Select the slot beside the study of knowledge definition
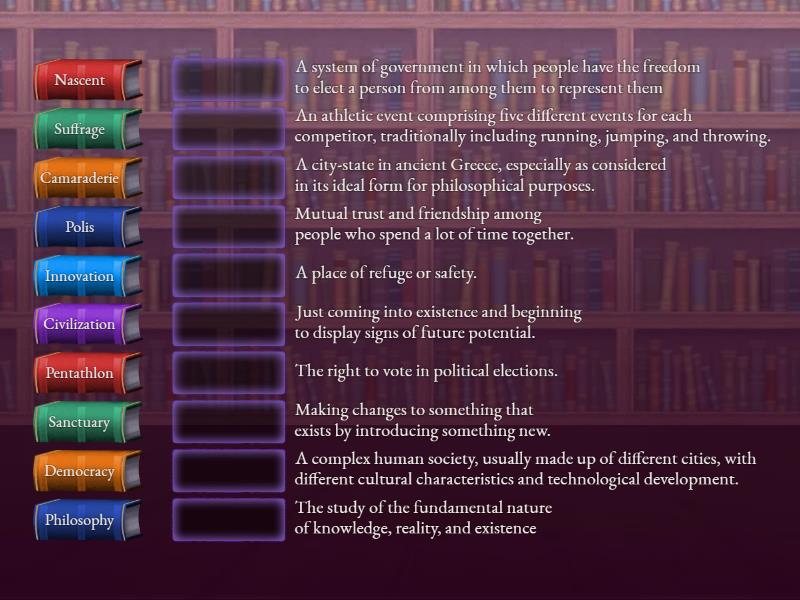Screen dimensions: 800x600 (229, 520)
